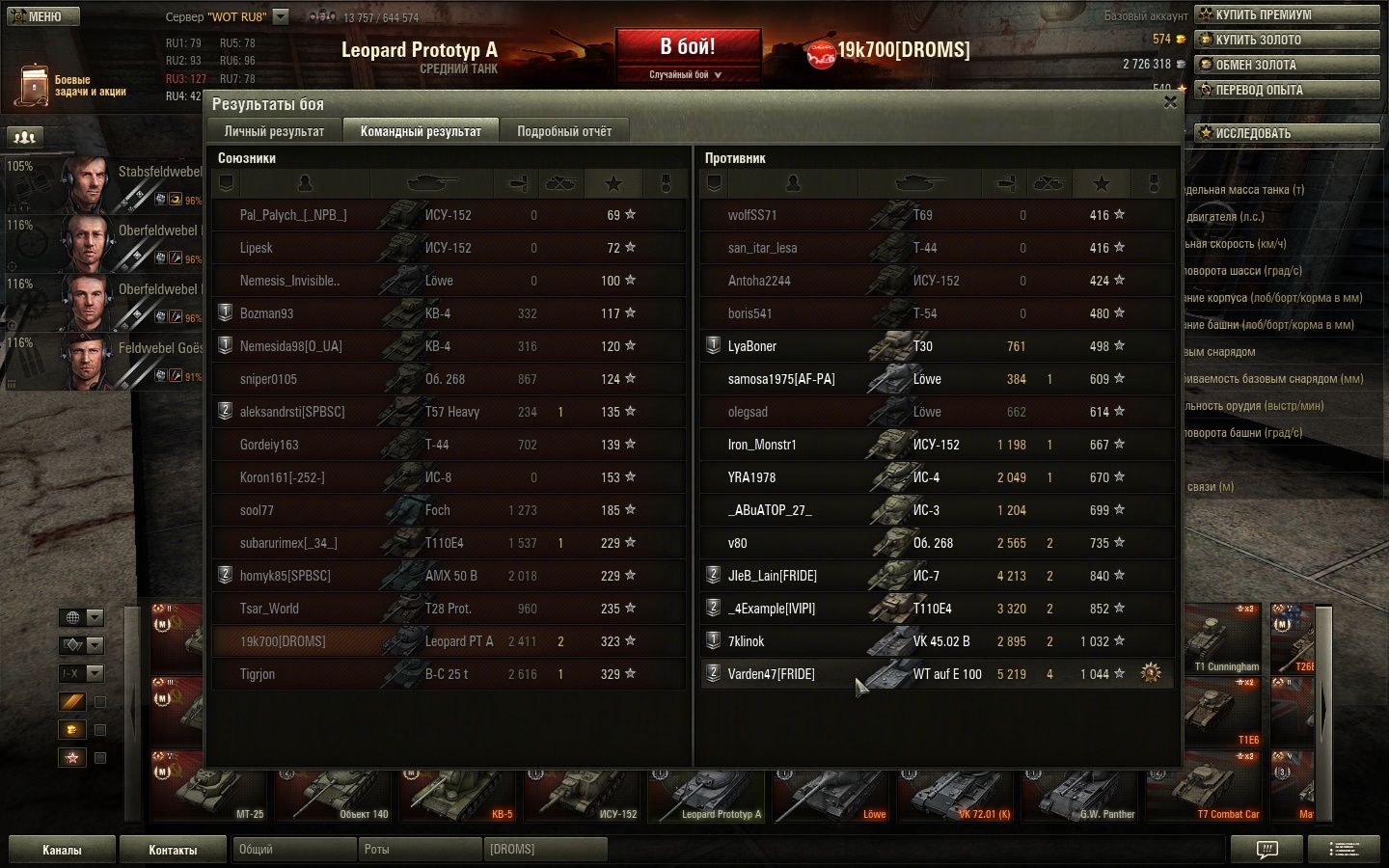Switch to the Личный результат tab
This screenshot has width=1389, height=868.
274,131
